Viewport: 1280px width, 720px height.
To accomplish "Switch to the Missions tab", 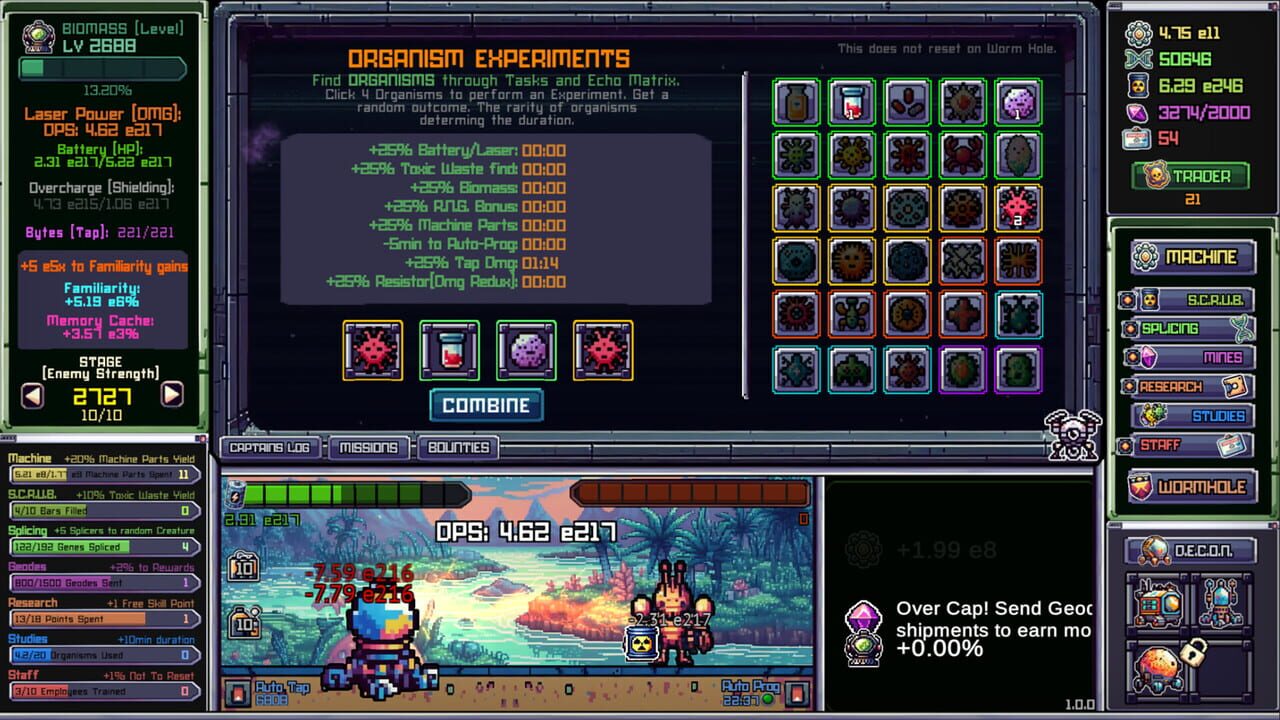I will [x=368, y=448].
